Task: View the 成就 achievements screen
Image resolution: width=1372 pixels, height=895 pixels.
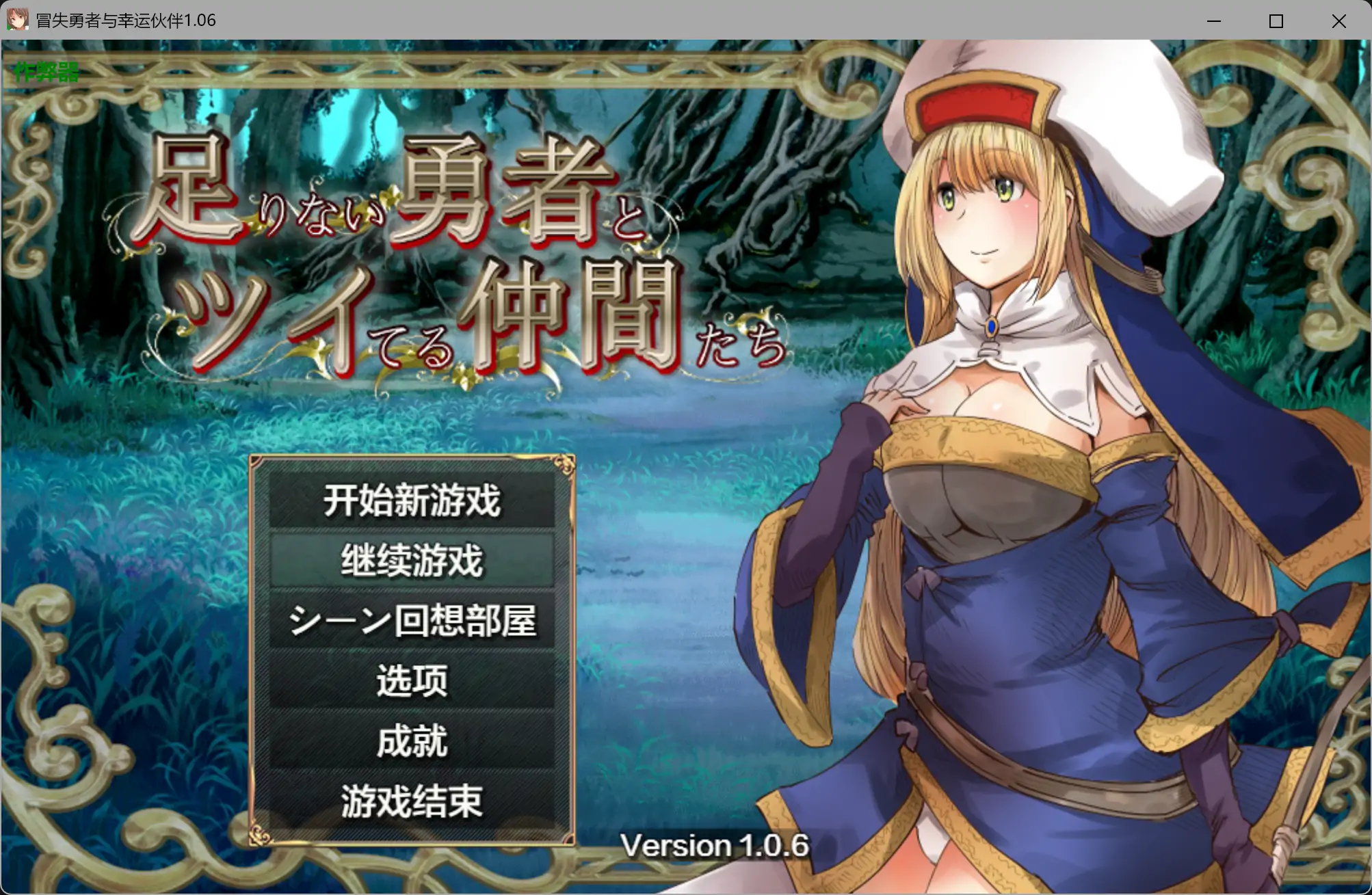Action: tap(413, 739)
